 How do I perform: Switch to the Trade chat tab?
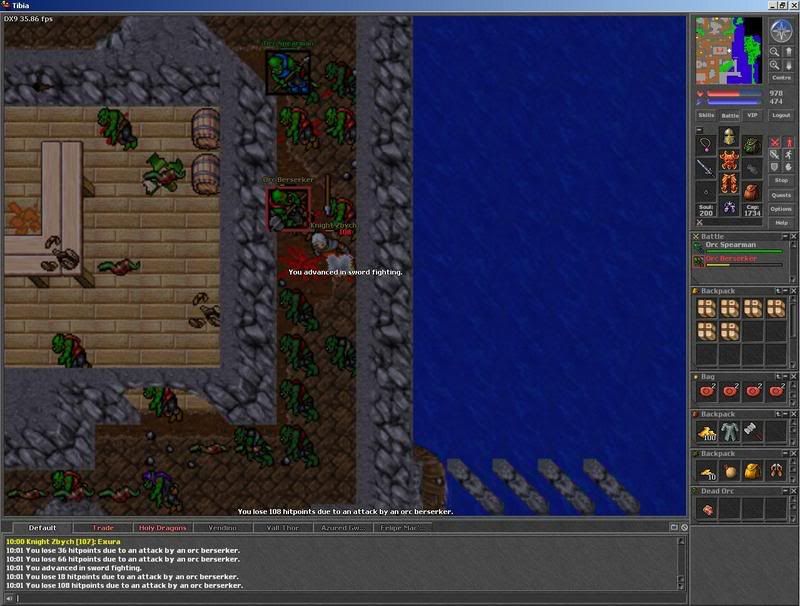click(103, 527)
